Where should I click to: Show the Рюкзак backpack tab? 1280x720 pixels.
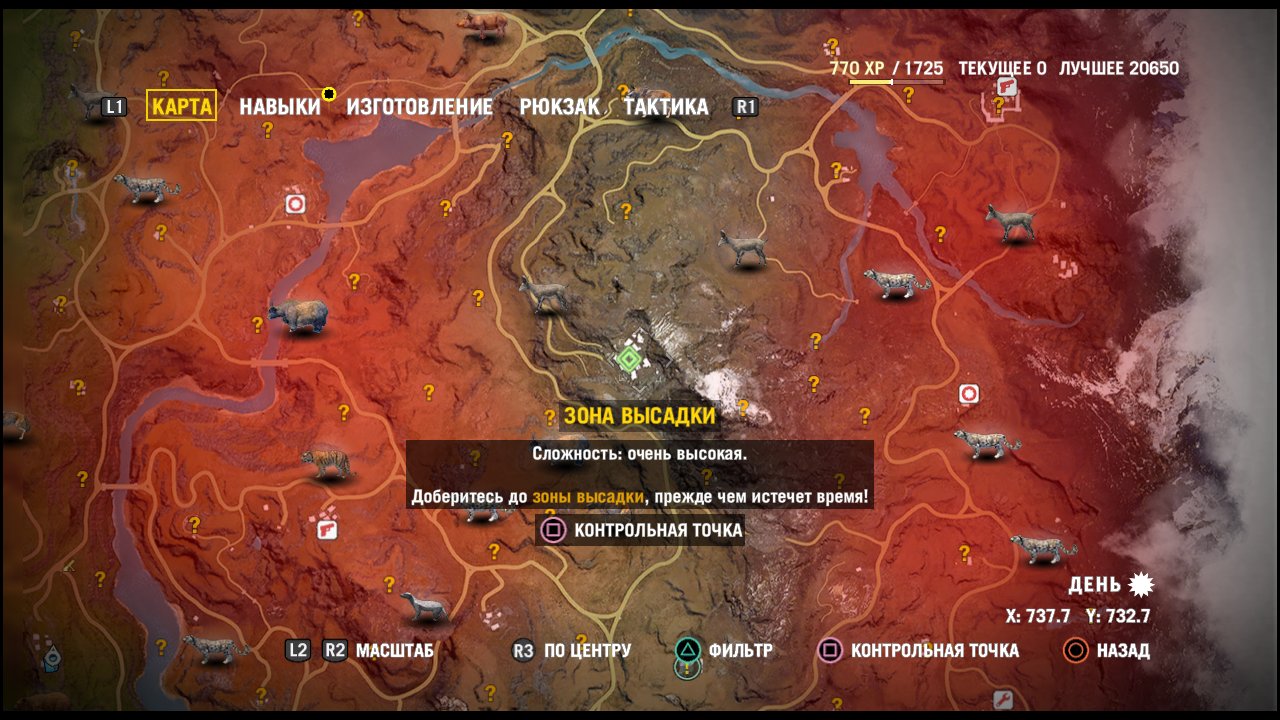click(559, 106)
